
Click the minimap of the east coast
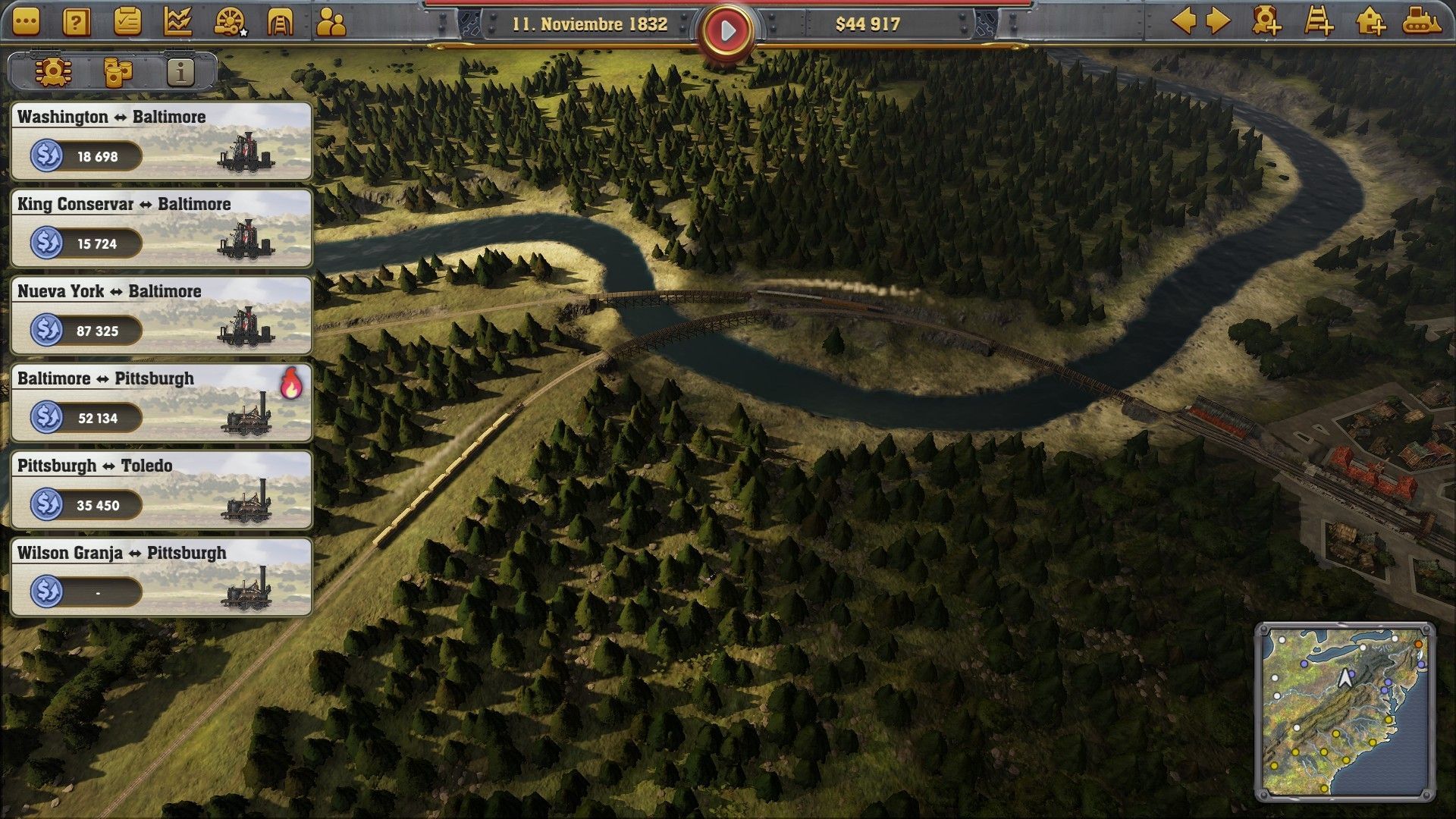(1345, 711)
